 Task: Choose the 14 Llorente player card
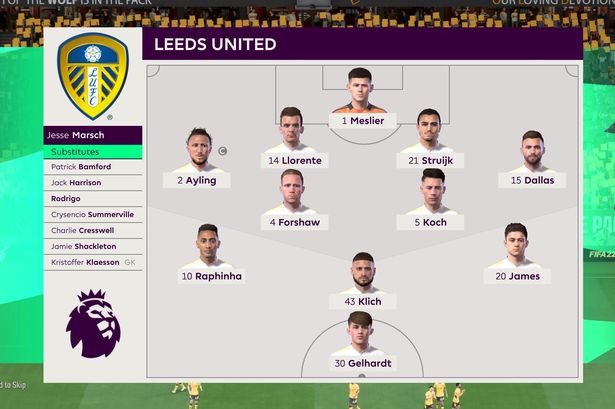pos(293,140)
